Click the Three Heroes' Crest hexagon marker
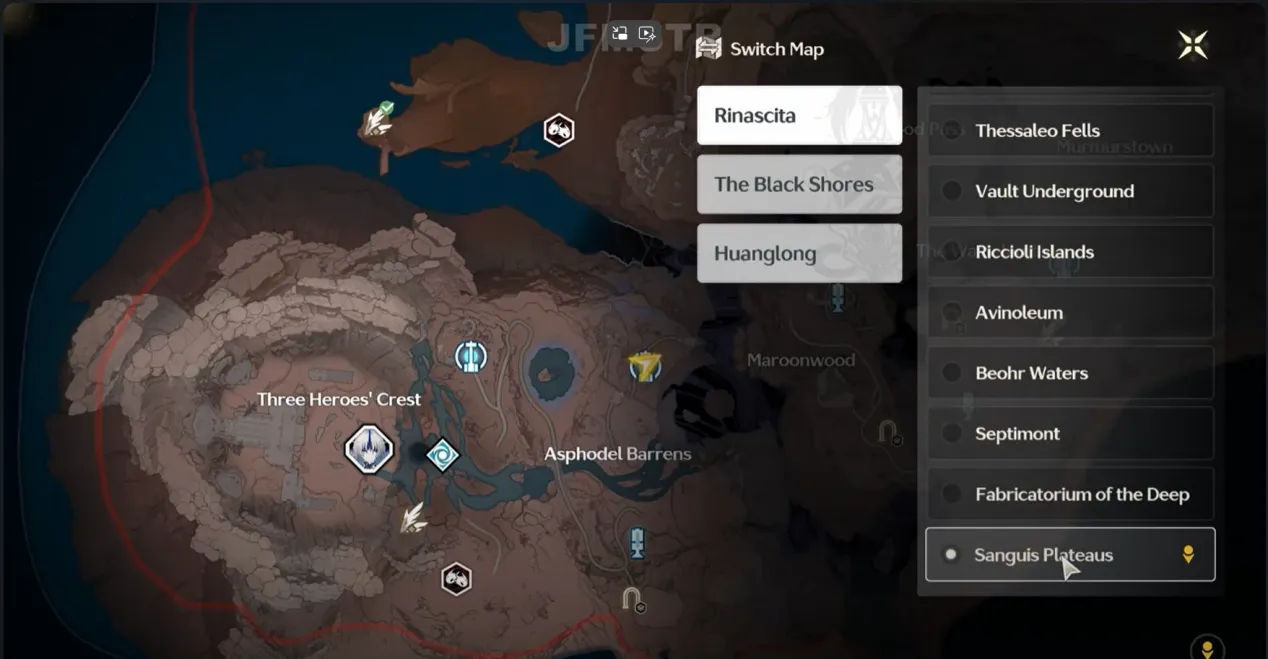Screen dimensions: 1268x659 pyautogui.click(x=369, y=449)
